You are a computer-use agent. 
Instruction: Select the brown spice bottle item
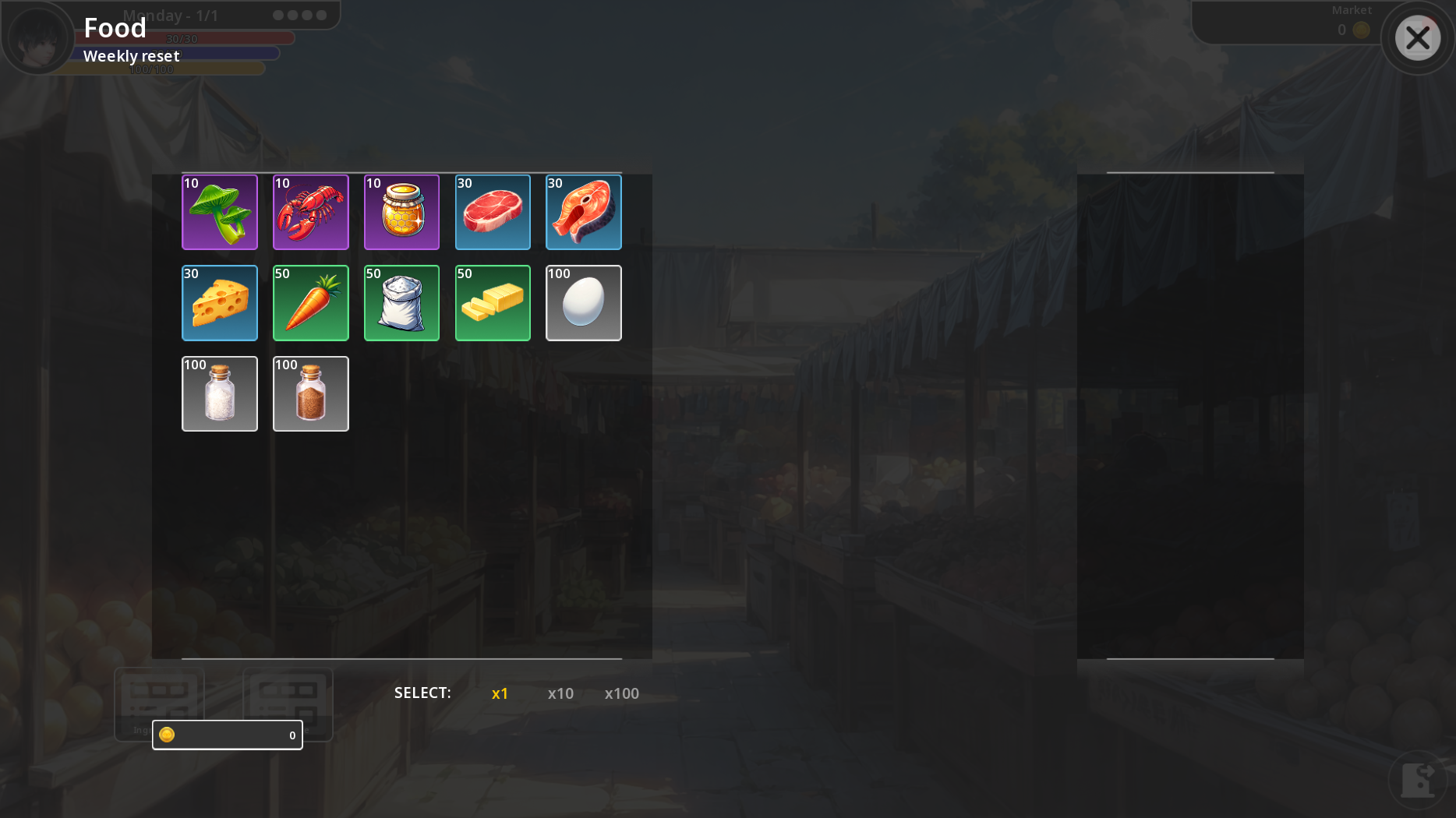click(310, 393)
